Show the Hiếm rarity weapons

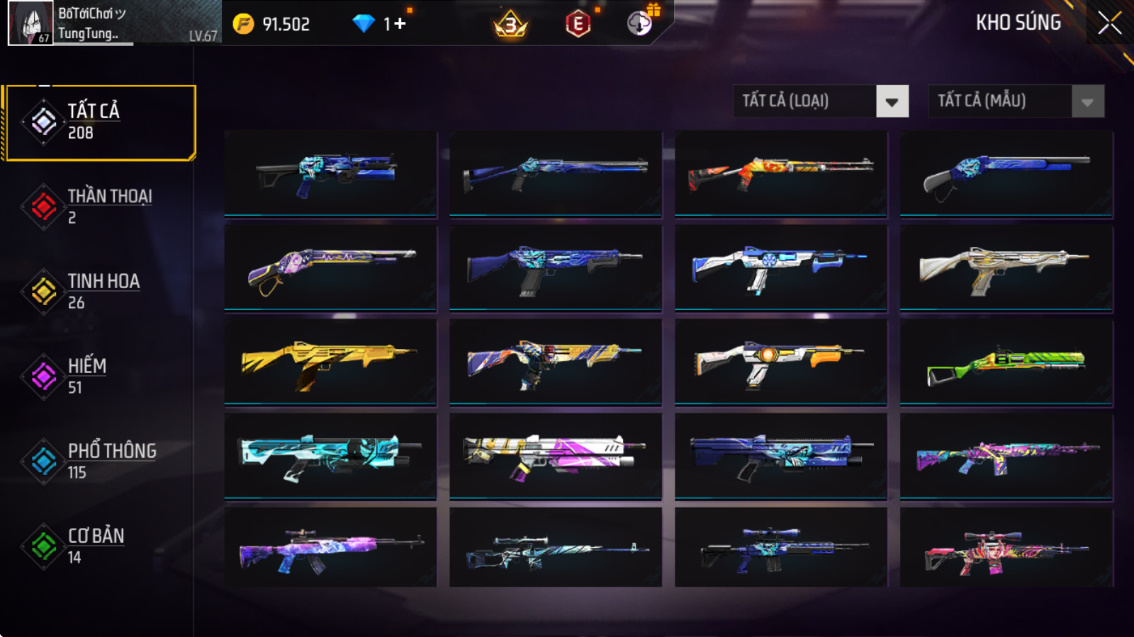pyautogui.click(x=99, y=376)
